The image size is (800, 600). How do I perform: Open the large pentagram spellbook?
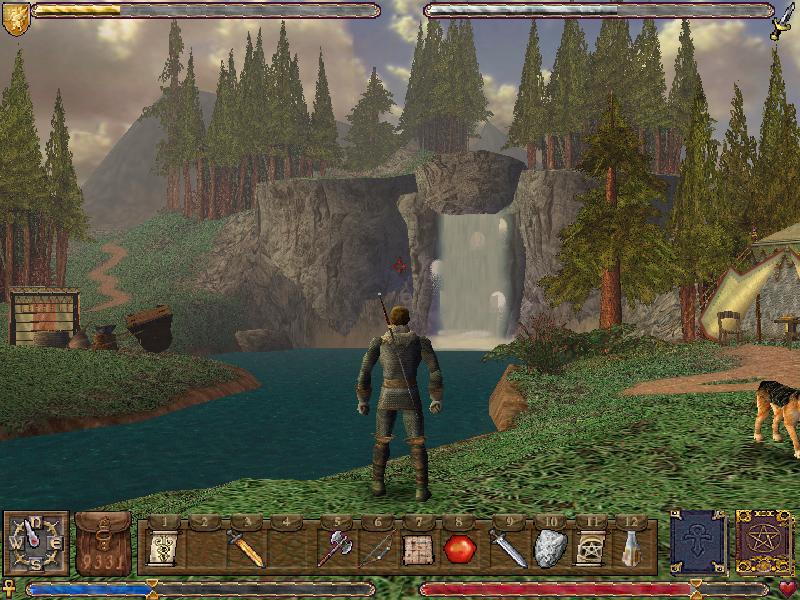pos(765,543)
